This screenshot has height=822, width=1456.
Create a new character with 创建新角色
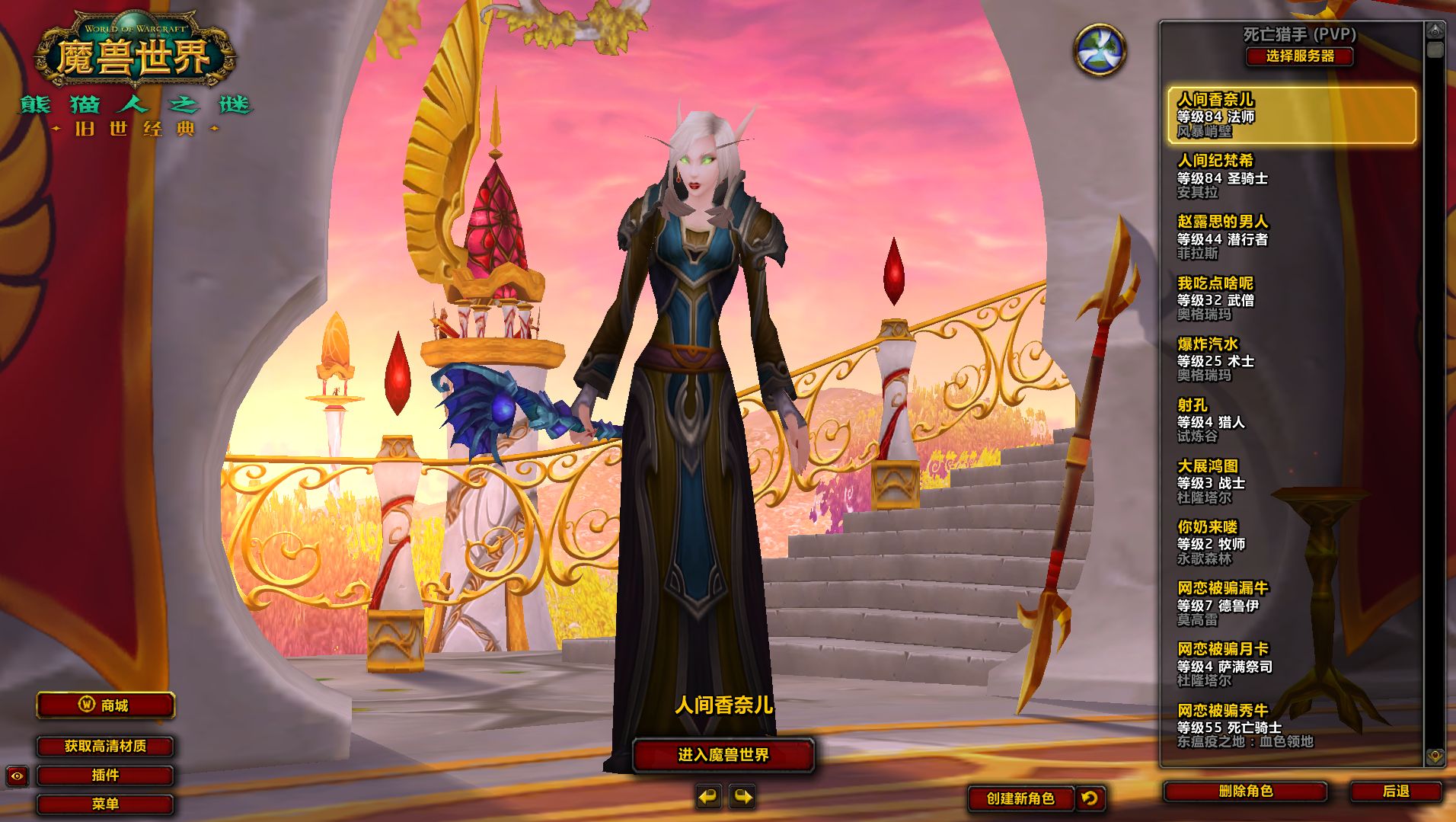point(1020,798)
